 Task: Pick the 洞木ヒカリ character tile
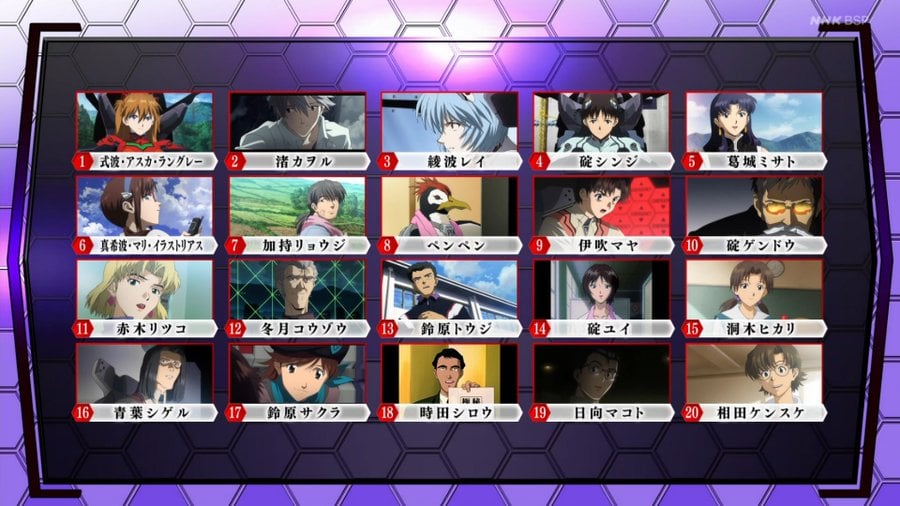[753, 290]
